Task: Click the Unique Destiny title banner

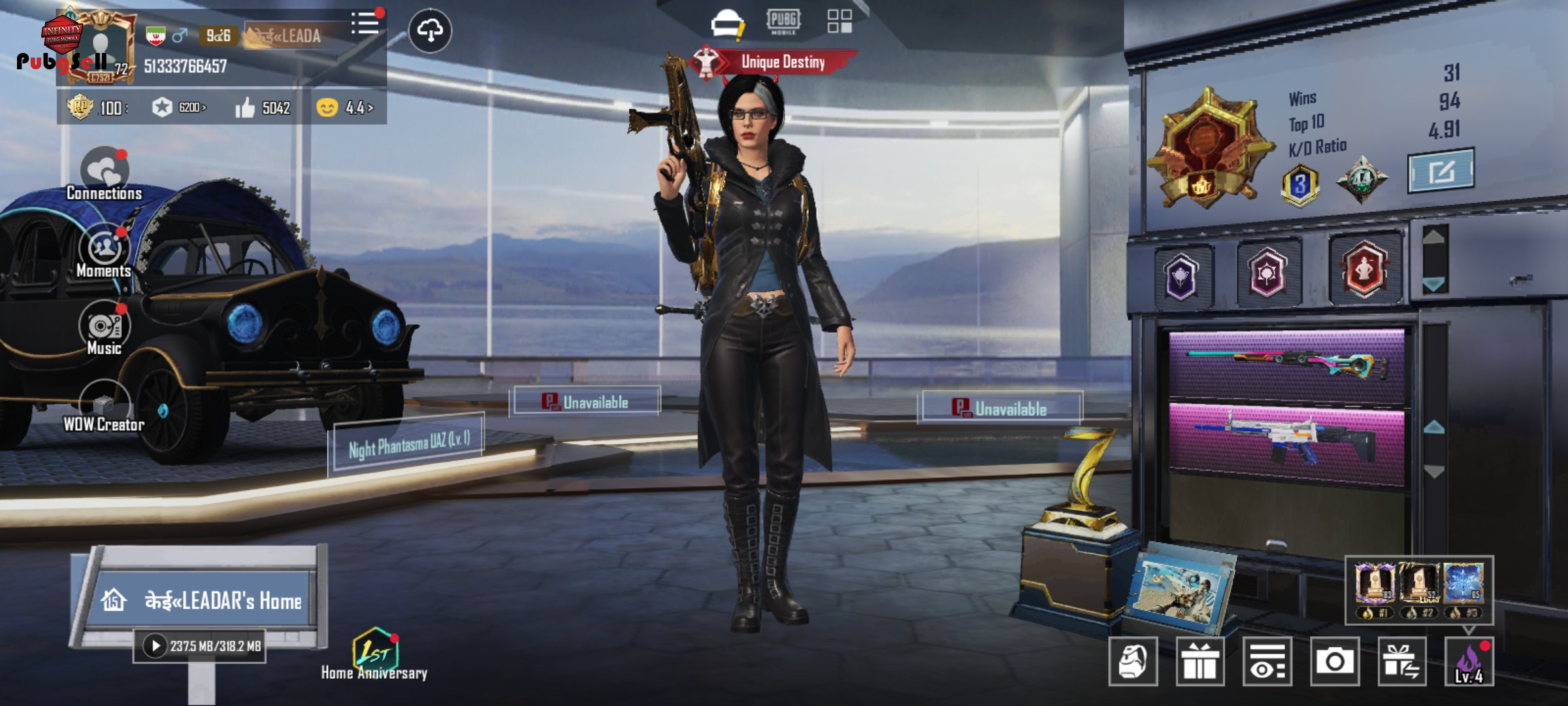Action: 782,62
